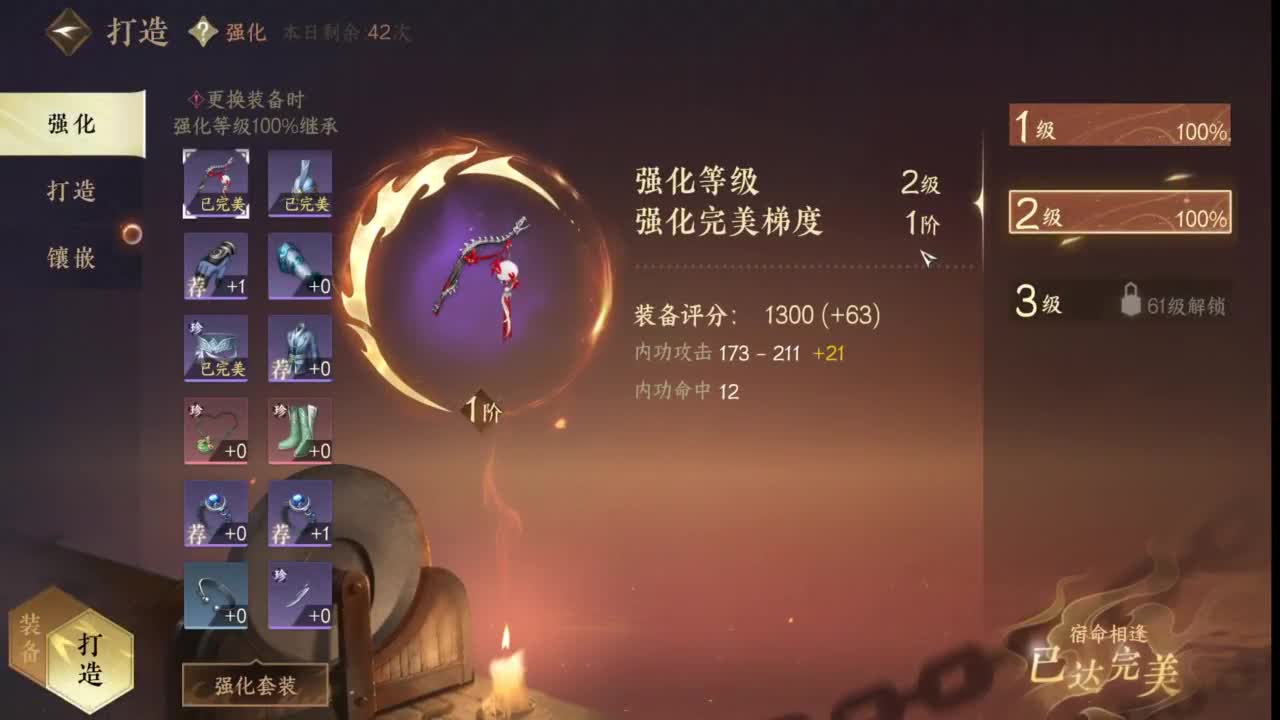Click the 强化 help question mark icon

click(205, 31)
